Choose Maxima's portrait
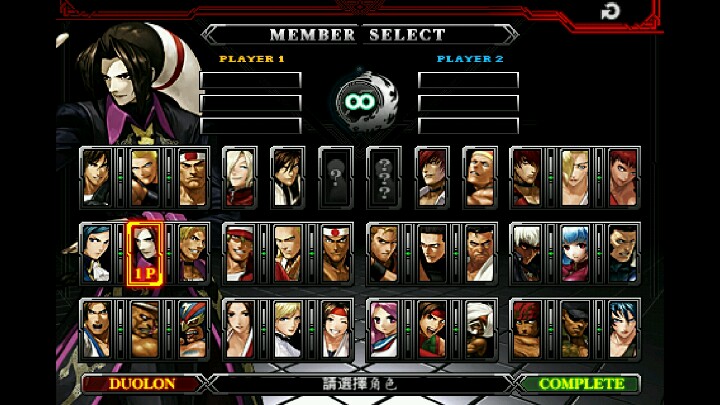Screen dimensions: 720x405 pyautogui.click(x=624, y=251)
